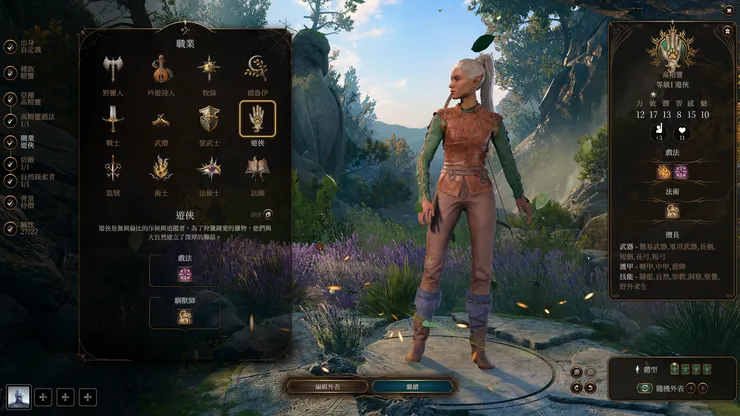Choose the Bard (吟遊詩人) class

tap(160, 68)
